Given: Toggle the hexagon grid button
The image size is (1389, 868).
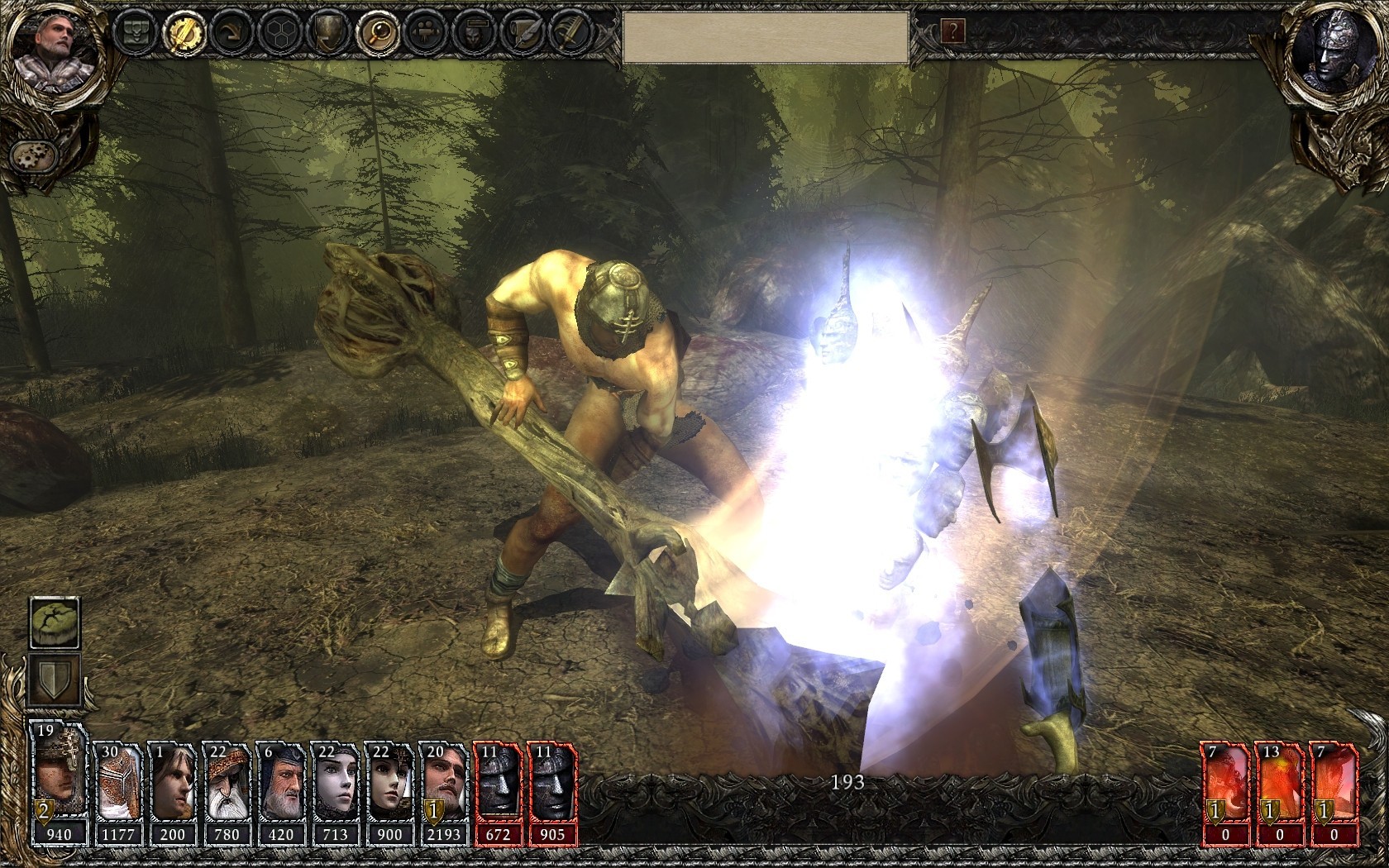Looking at the screenshot, I should [x=279, y=33].
